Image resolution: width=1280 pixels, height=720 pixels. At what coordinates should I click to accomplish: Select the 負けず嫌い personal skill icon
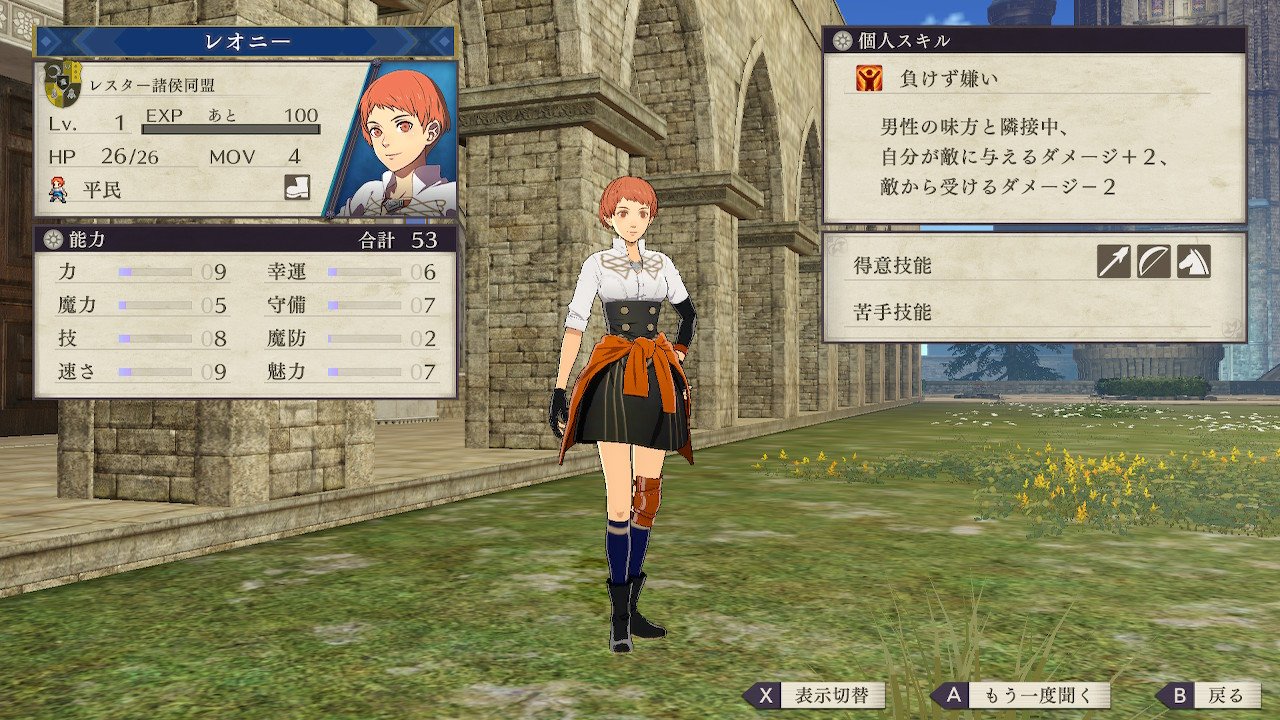[868, 78]
